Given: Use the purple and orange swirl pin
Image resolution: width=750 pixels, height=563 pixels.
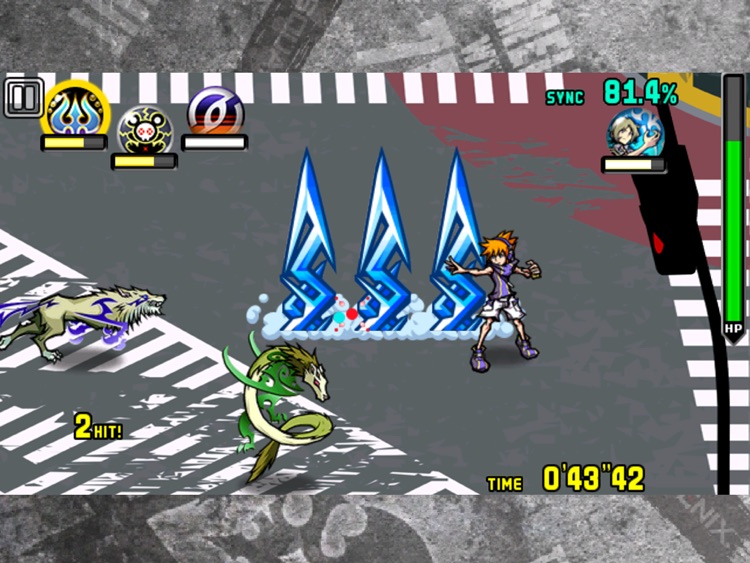Looking at the screenshot, I should click(214, 110).
